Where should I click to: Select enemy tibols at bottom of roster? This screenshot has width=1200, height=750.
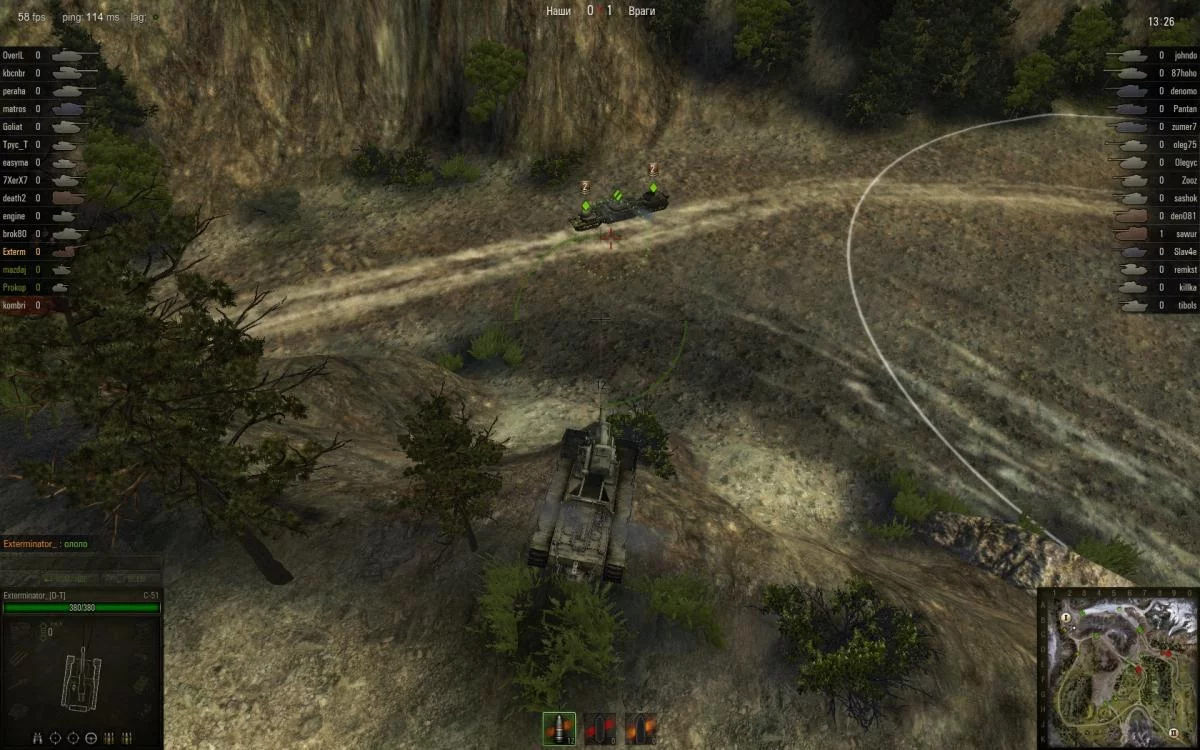[x=1185, y=305]
